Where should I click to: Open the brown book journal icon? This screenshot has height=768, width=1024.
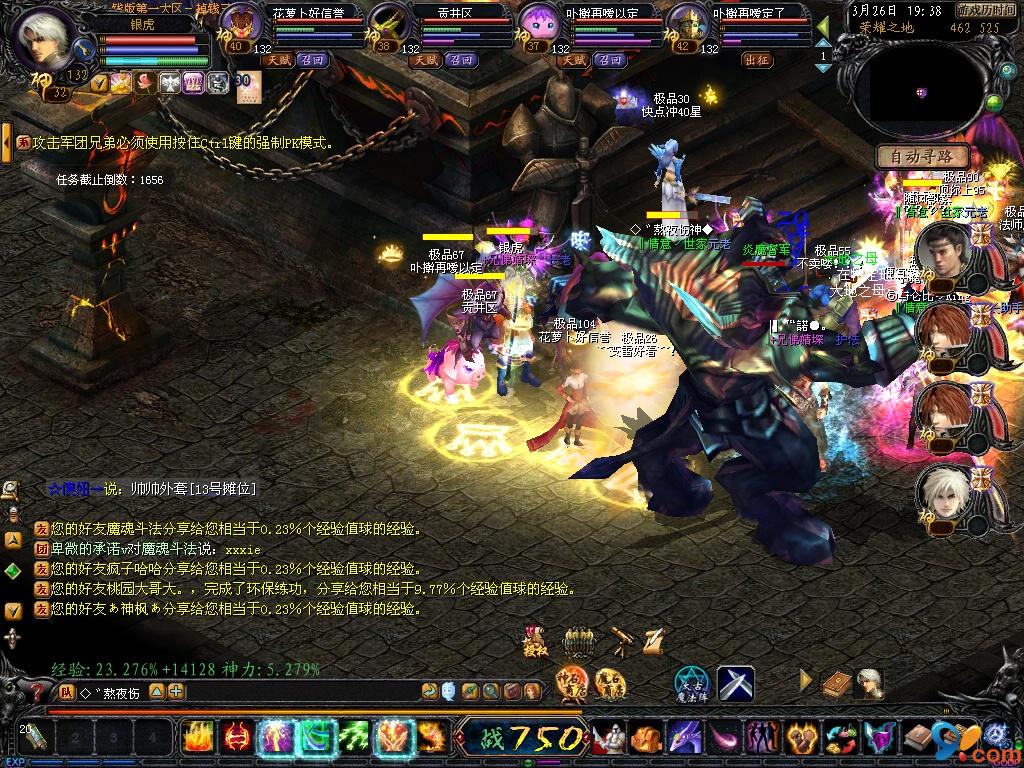coord(836,684)
